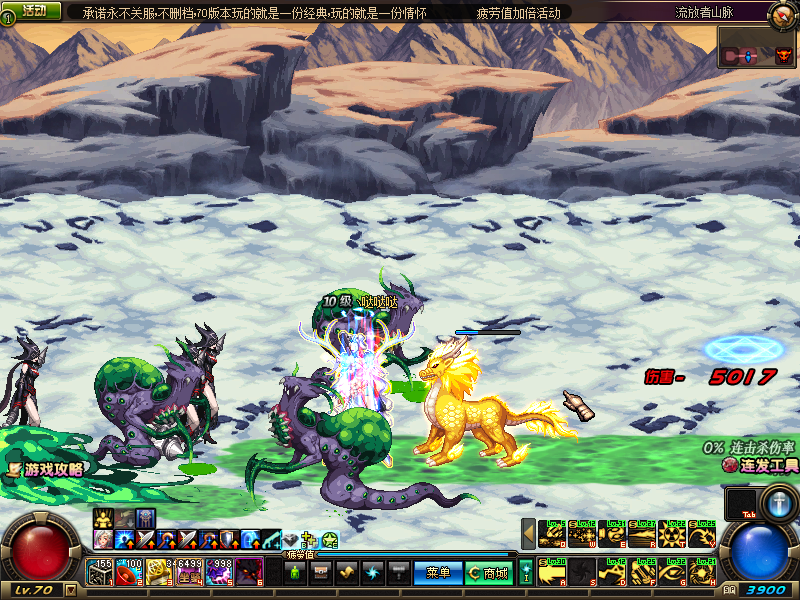800x600 pixels.
Task: Use the purple item in slot 5
Action: 220,572
